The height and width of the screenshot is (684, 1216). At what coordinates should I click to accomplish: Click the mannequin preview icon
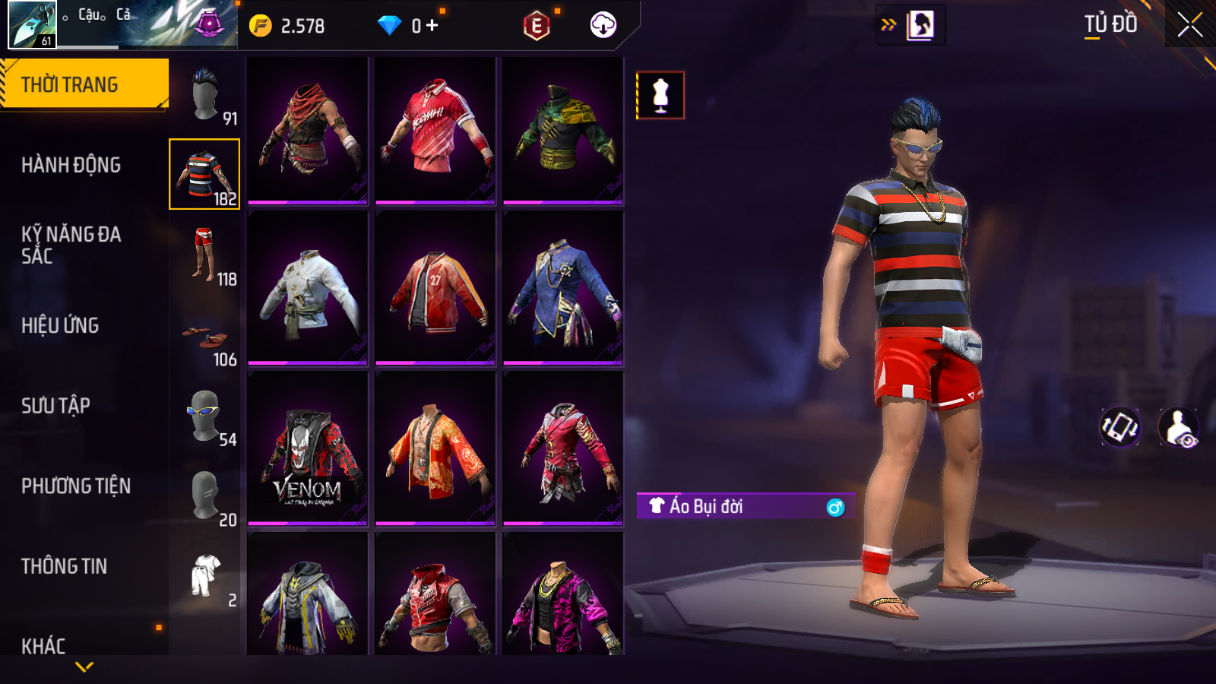coord(661,95)
